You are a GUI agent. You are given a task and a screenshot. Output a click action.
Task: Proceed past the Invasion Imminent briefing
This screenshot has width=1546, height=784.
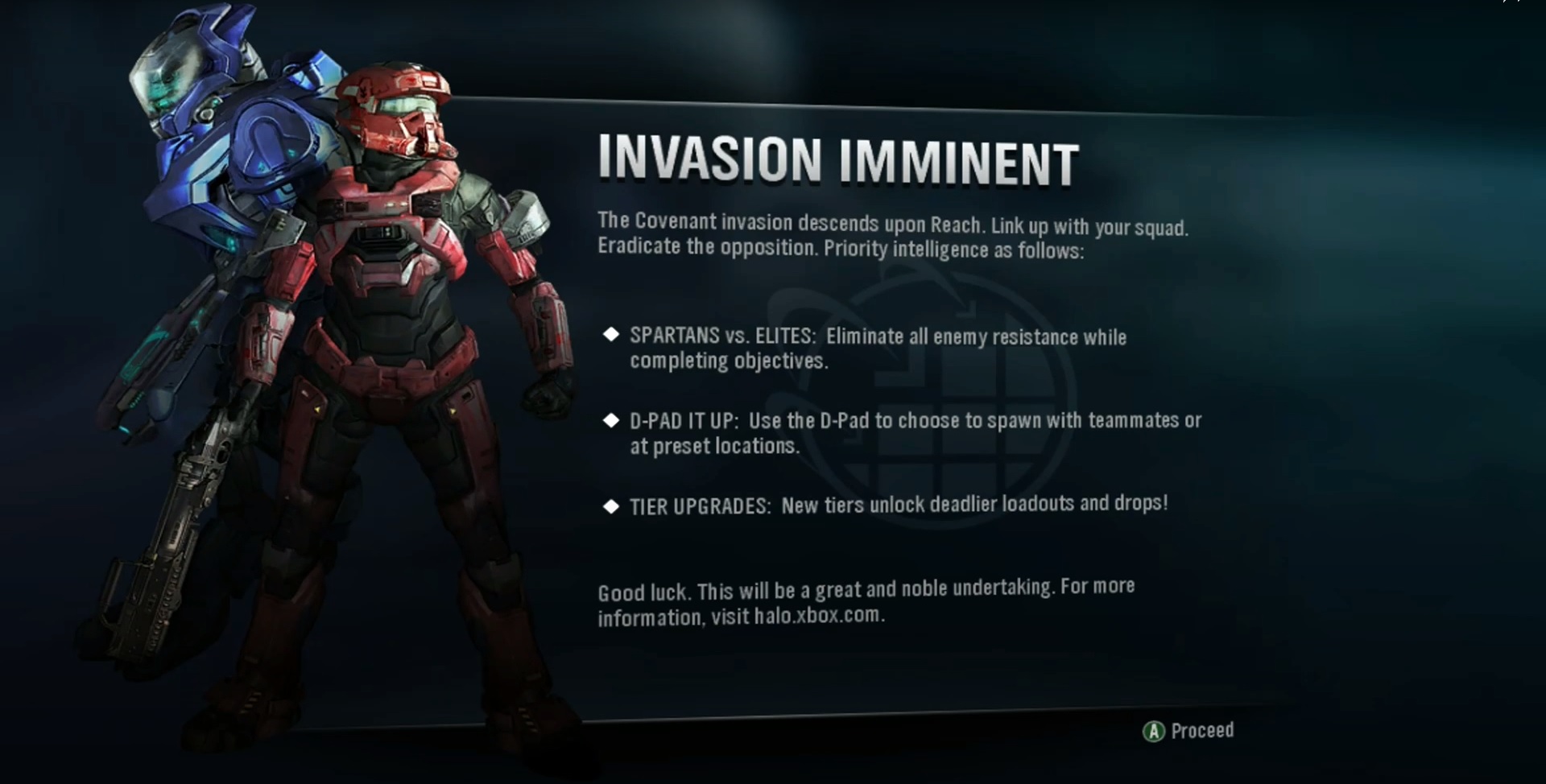[x=1188, y=731]
